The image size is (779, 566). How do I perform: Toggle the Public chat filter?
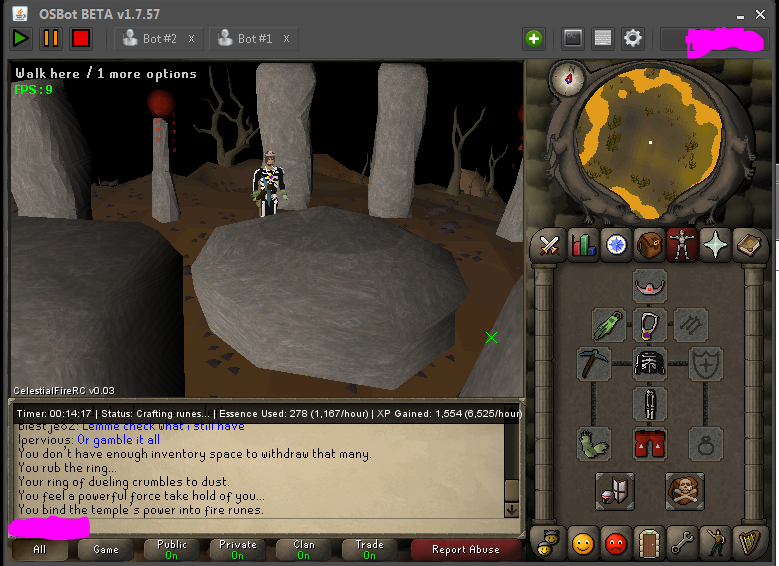[x=172, y=549]
